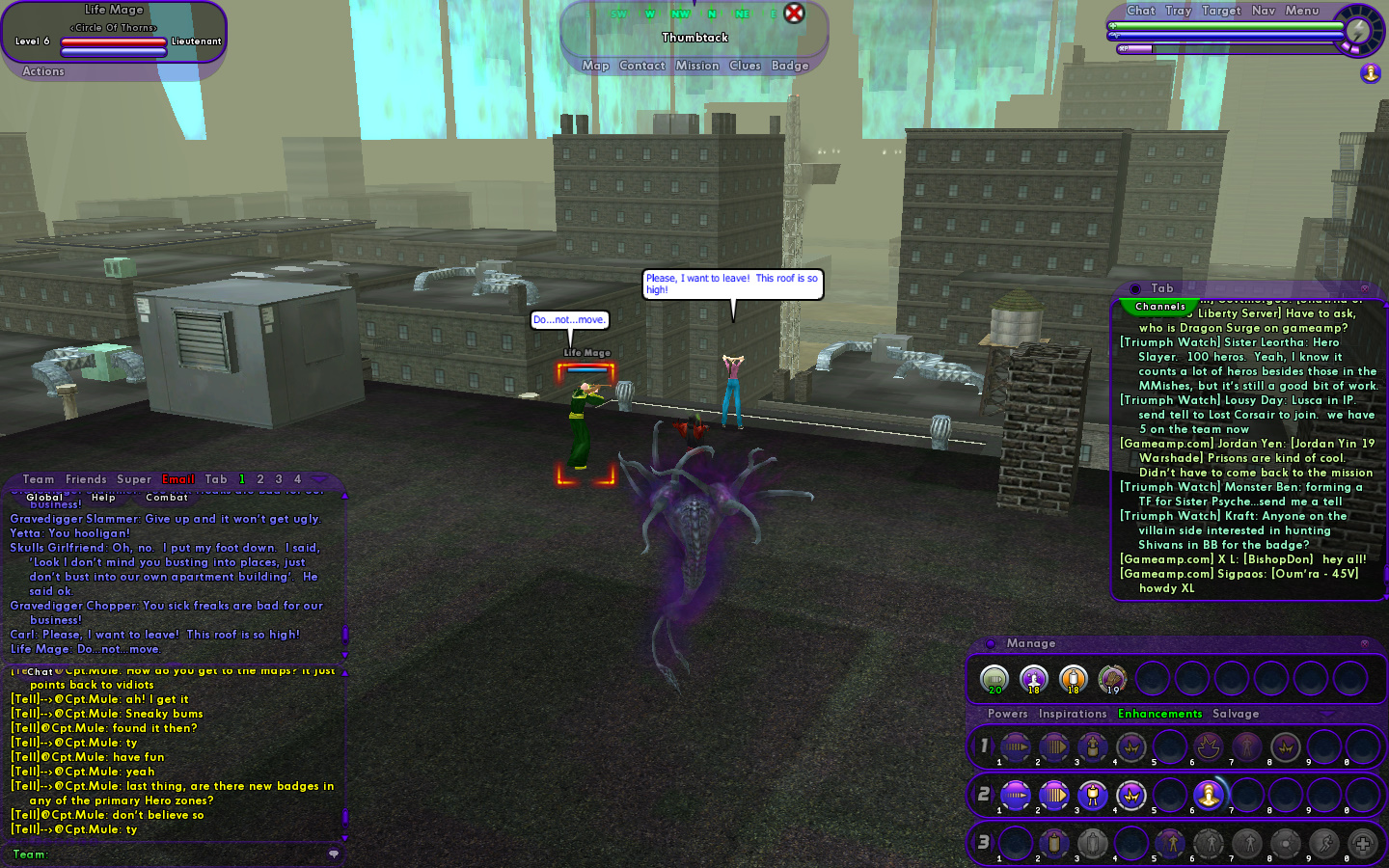The image size is (1389, 868).
Task: Open Actions for the Life Mage target
Action: [43, 71]
